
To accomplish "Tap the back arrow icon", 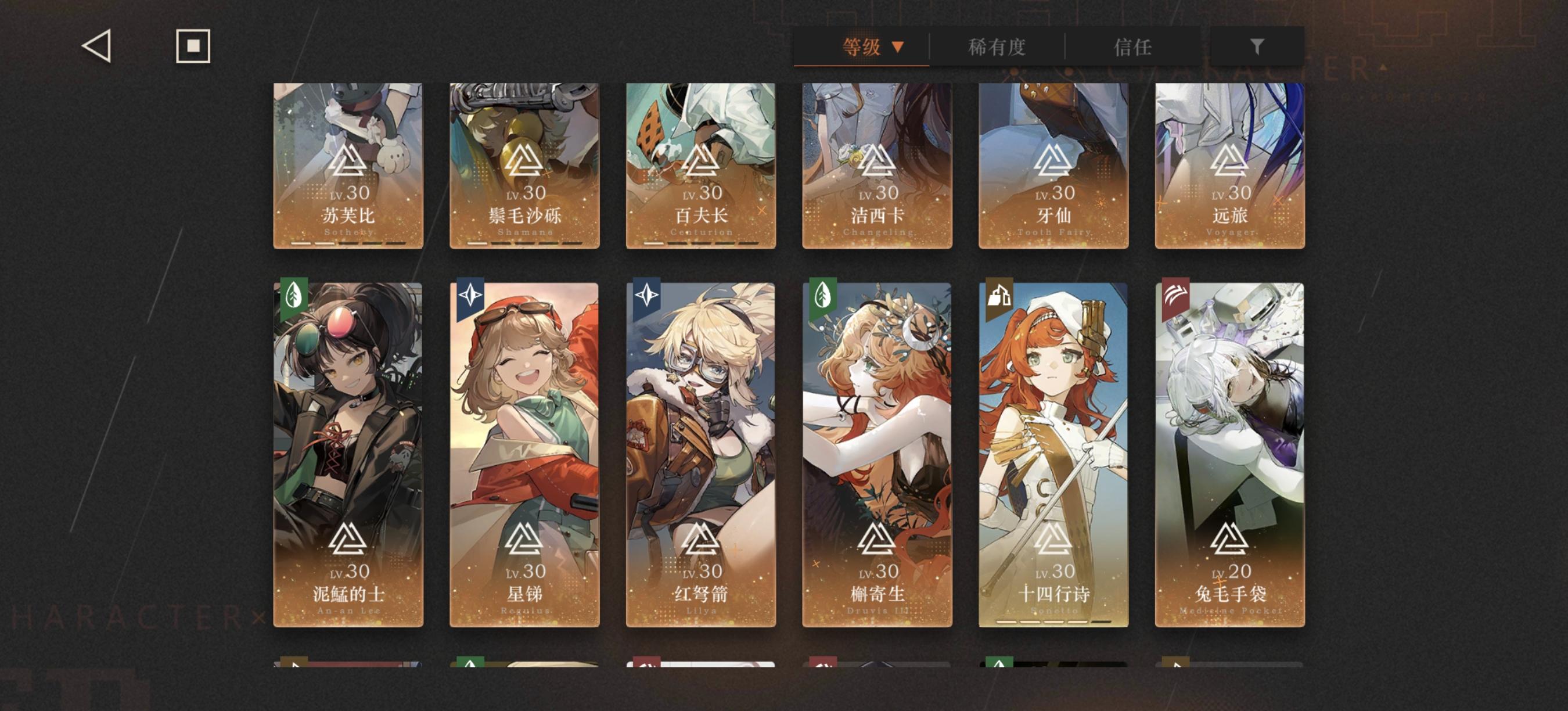I will click(98, 46).
